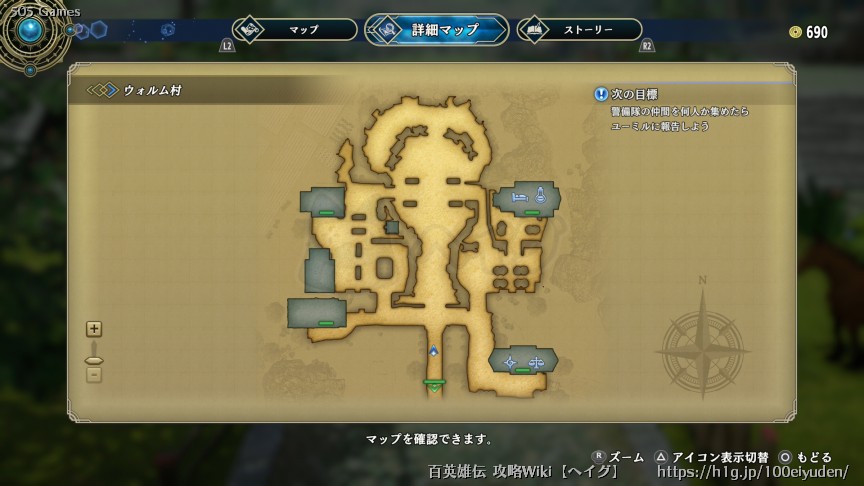The image size is (864, 486).
Task: Switch to the マップ tab
Action: click(294, 30)
